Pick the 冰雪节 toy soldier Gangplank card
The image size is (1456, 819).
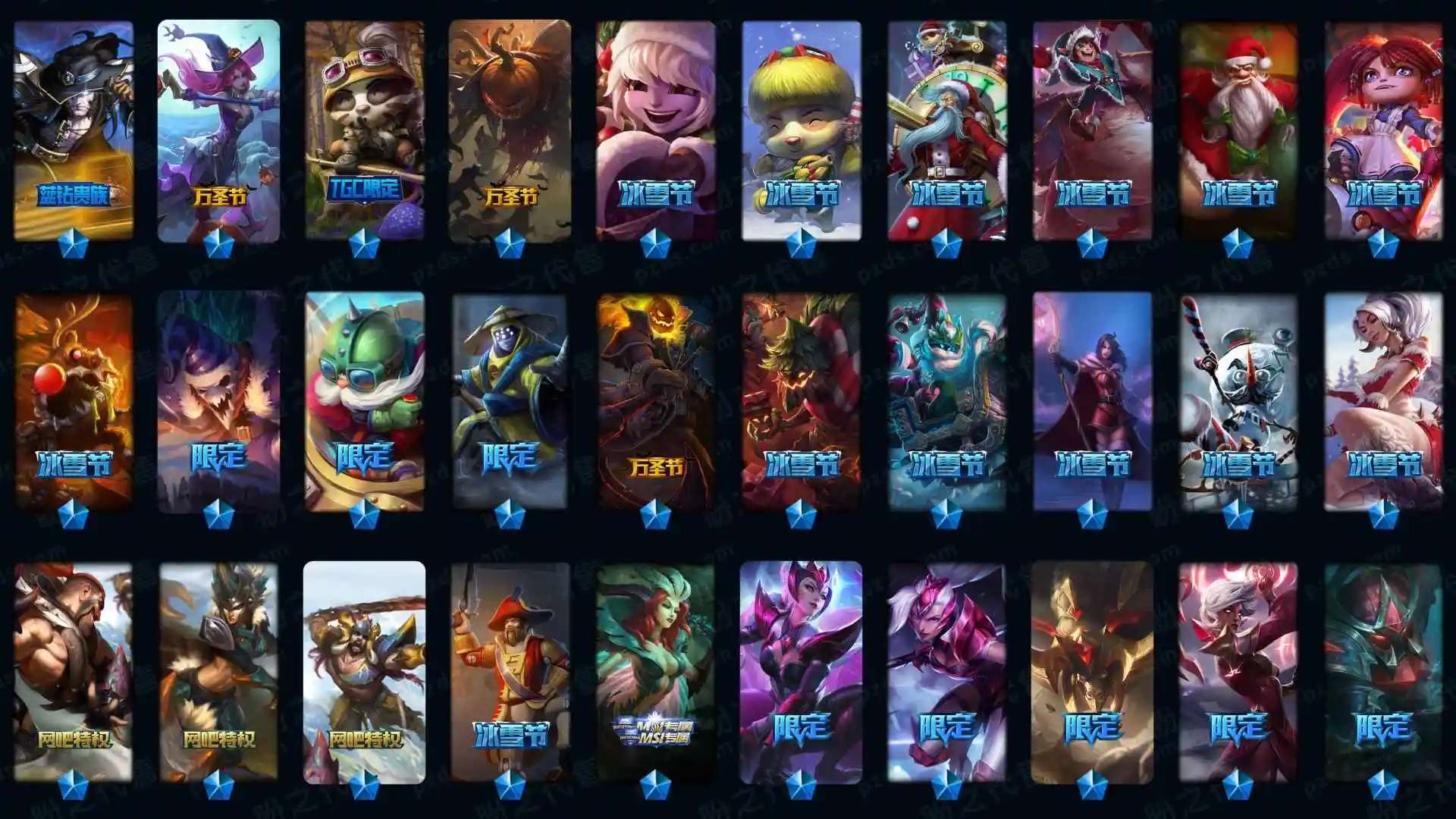pyautogui.click(x=510, y=671)
